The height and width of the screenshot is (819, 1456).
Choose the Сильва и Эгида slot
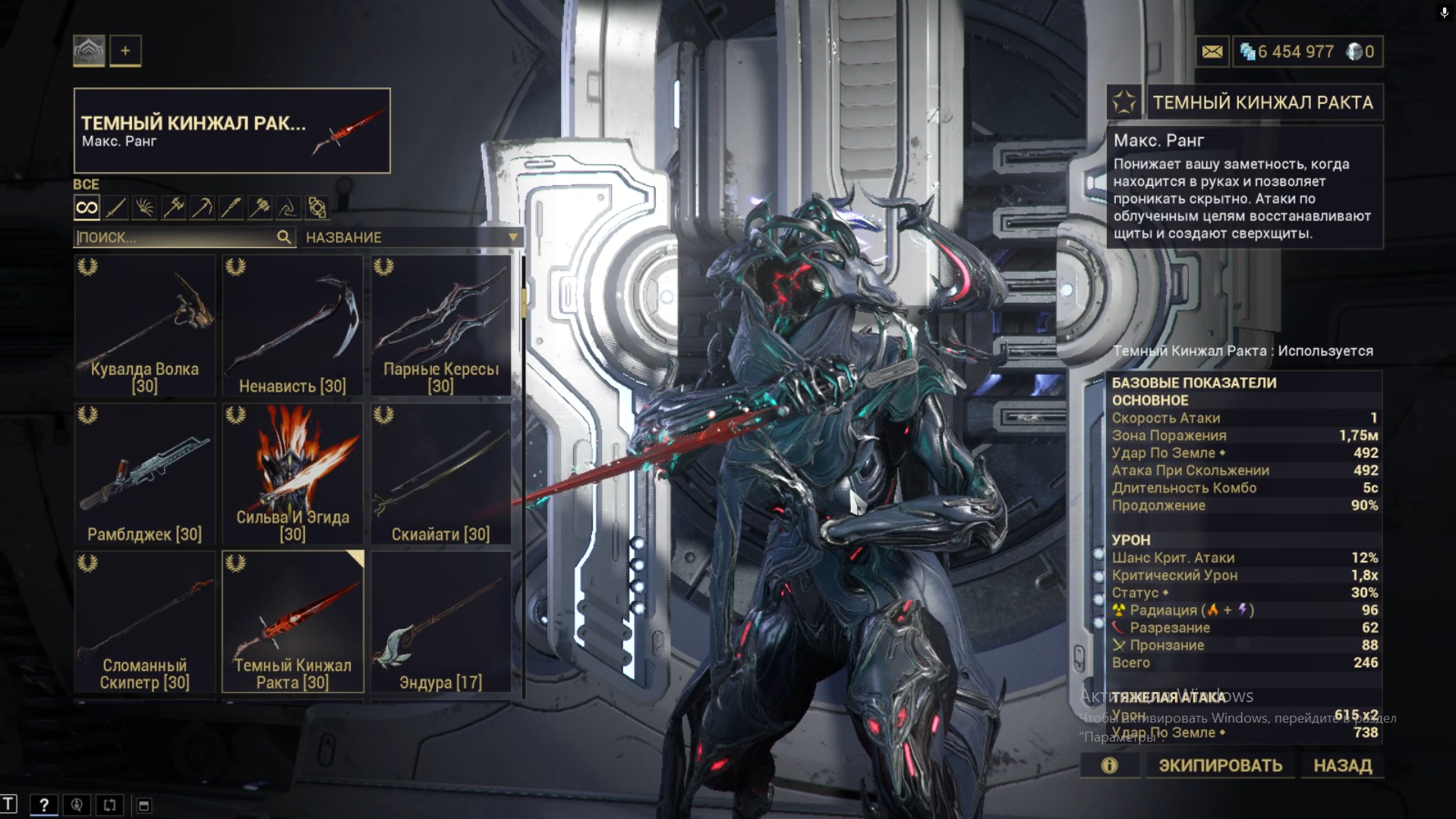[x=293, y=474]
